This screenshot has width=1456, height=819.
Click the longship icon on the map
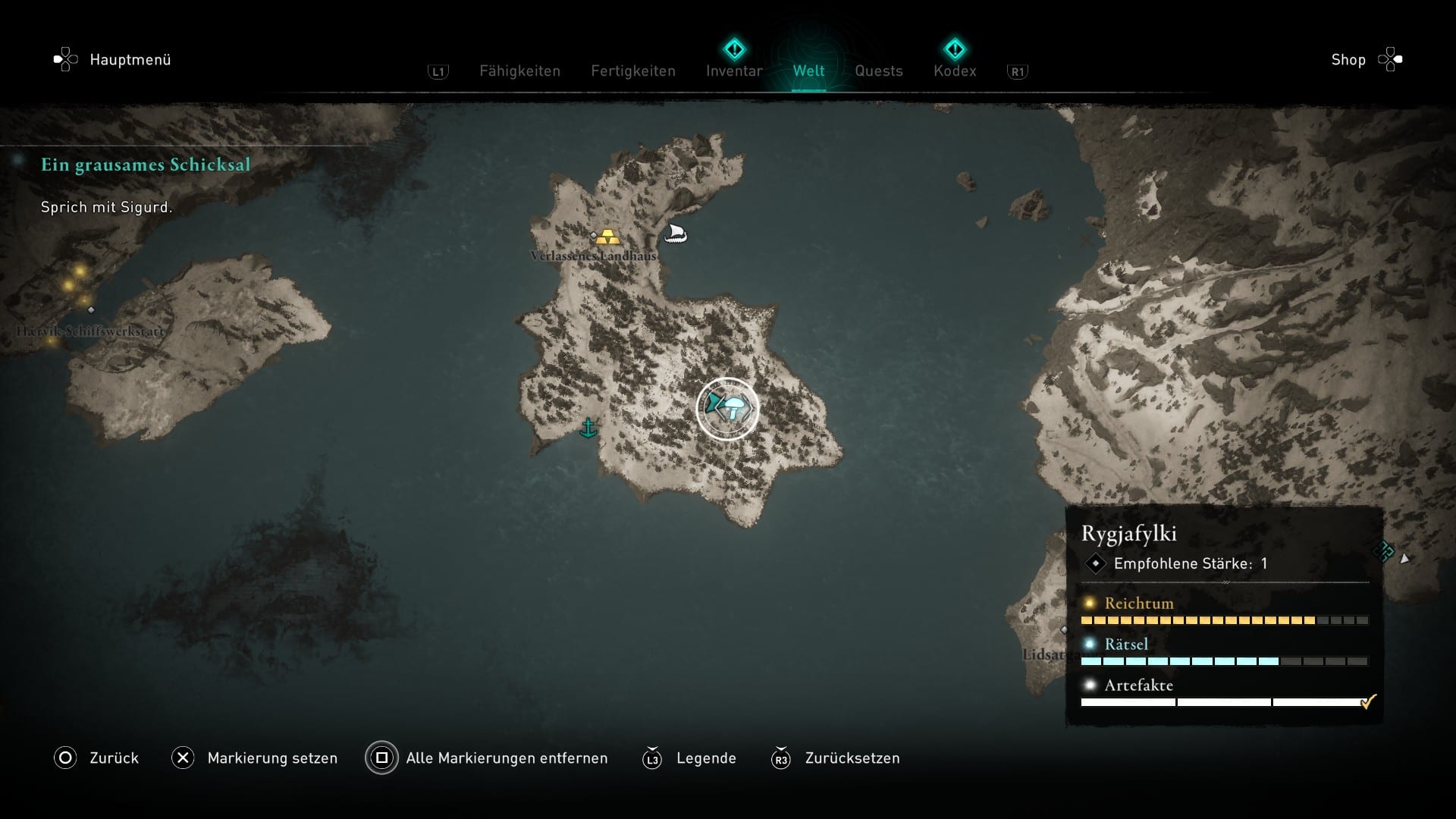click(676, 234)
